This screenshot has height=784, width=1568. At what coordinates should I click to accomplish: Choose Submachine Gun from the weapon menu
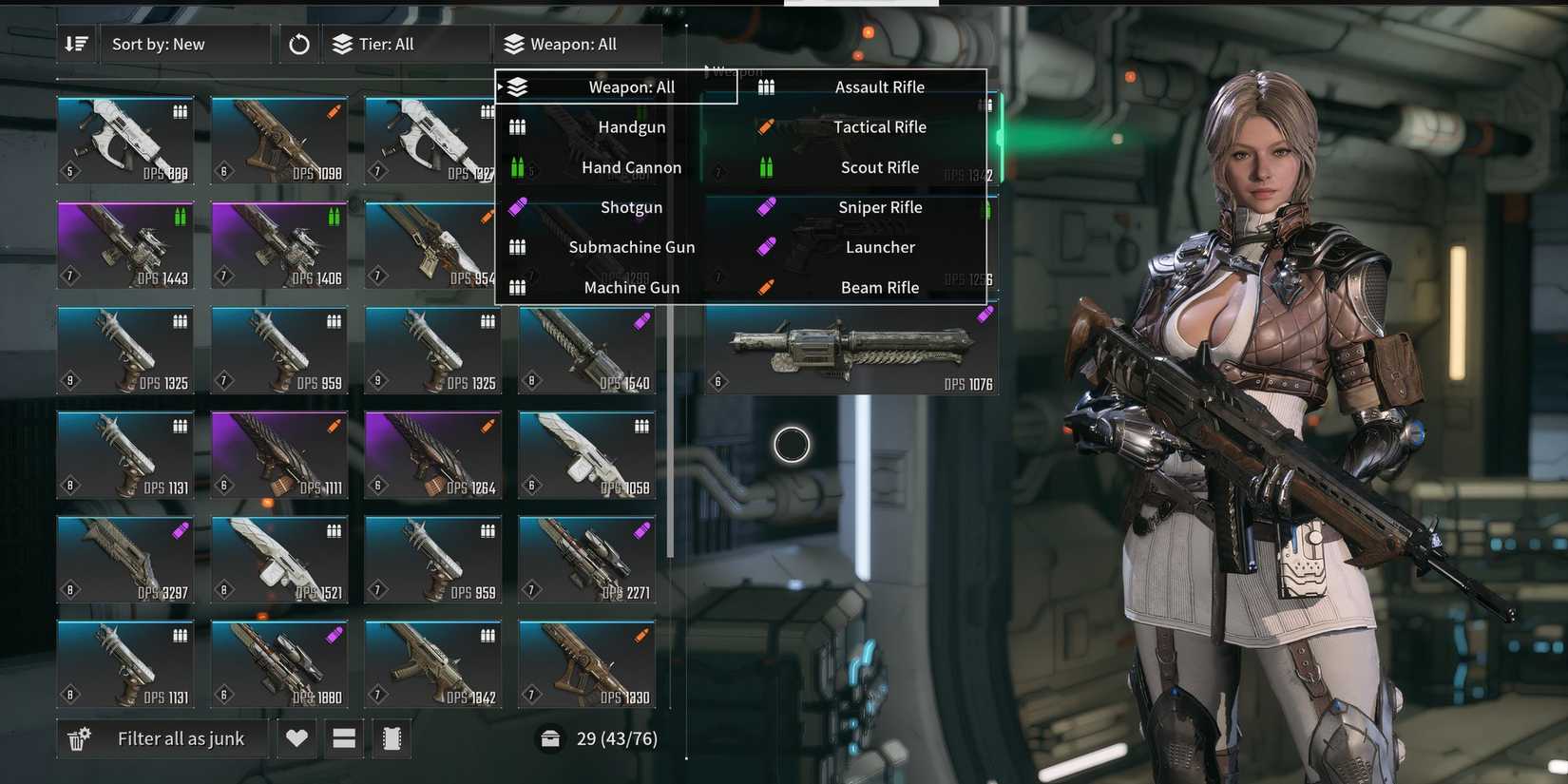pyautogui.click(x=631, y=247)
